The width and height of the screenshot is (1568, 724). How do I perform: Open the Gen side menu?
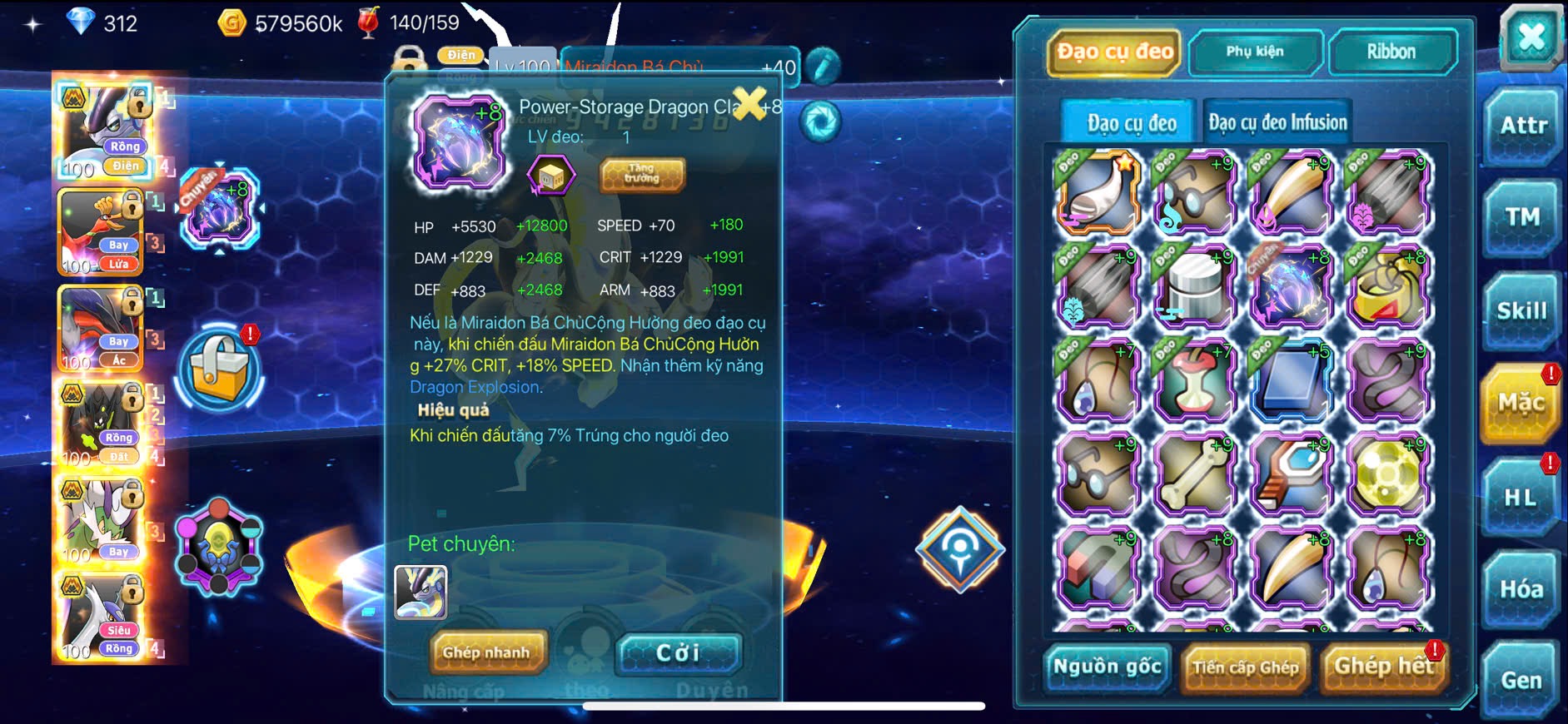coord(1521,681)
